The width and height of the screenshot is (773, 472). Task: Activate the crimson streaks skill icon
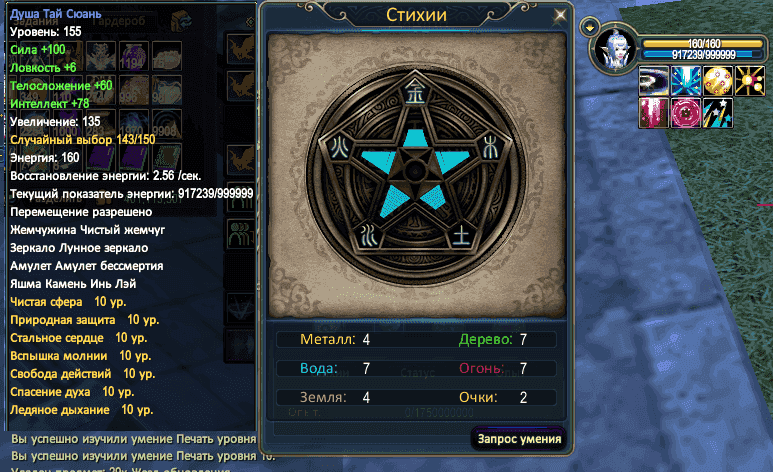(653, 112)
